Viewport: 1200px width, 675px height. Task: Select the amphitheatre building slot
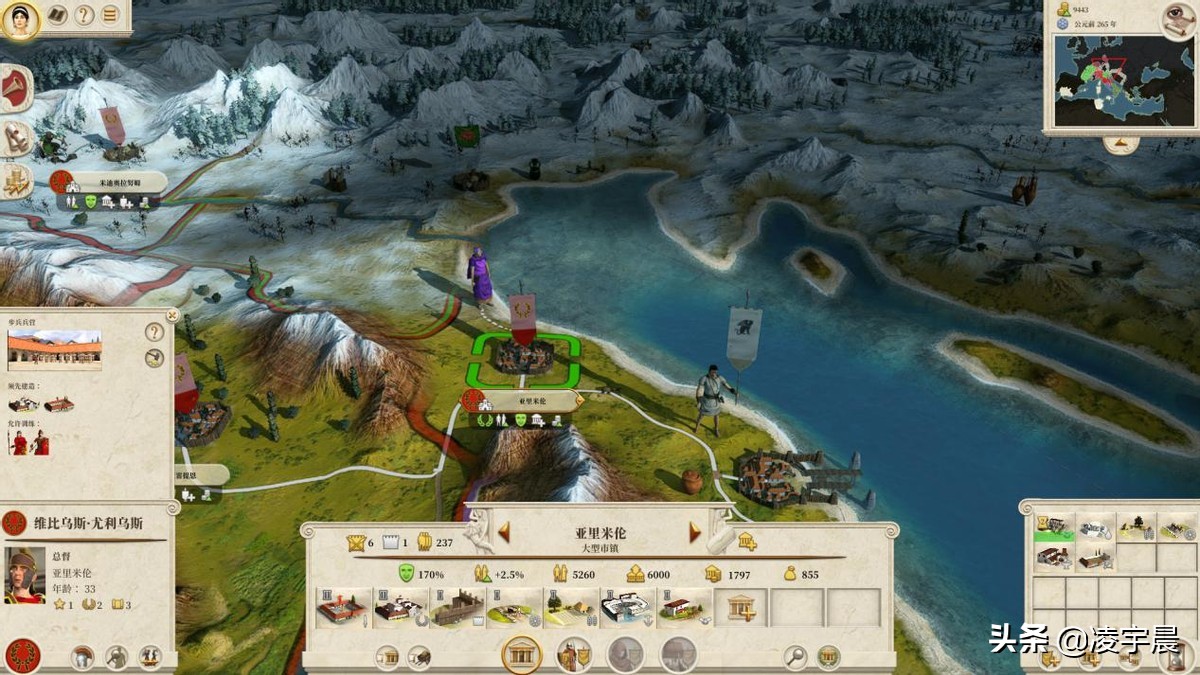(x=627, y=607)
